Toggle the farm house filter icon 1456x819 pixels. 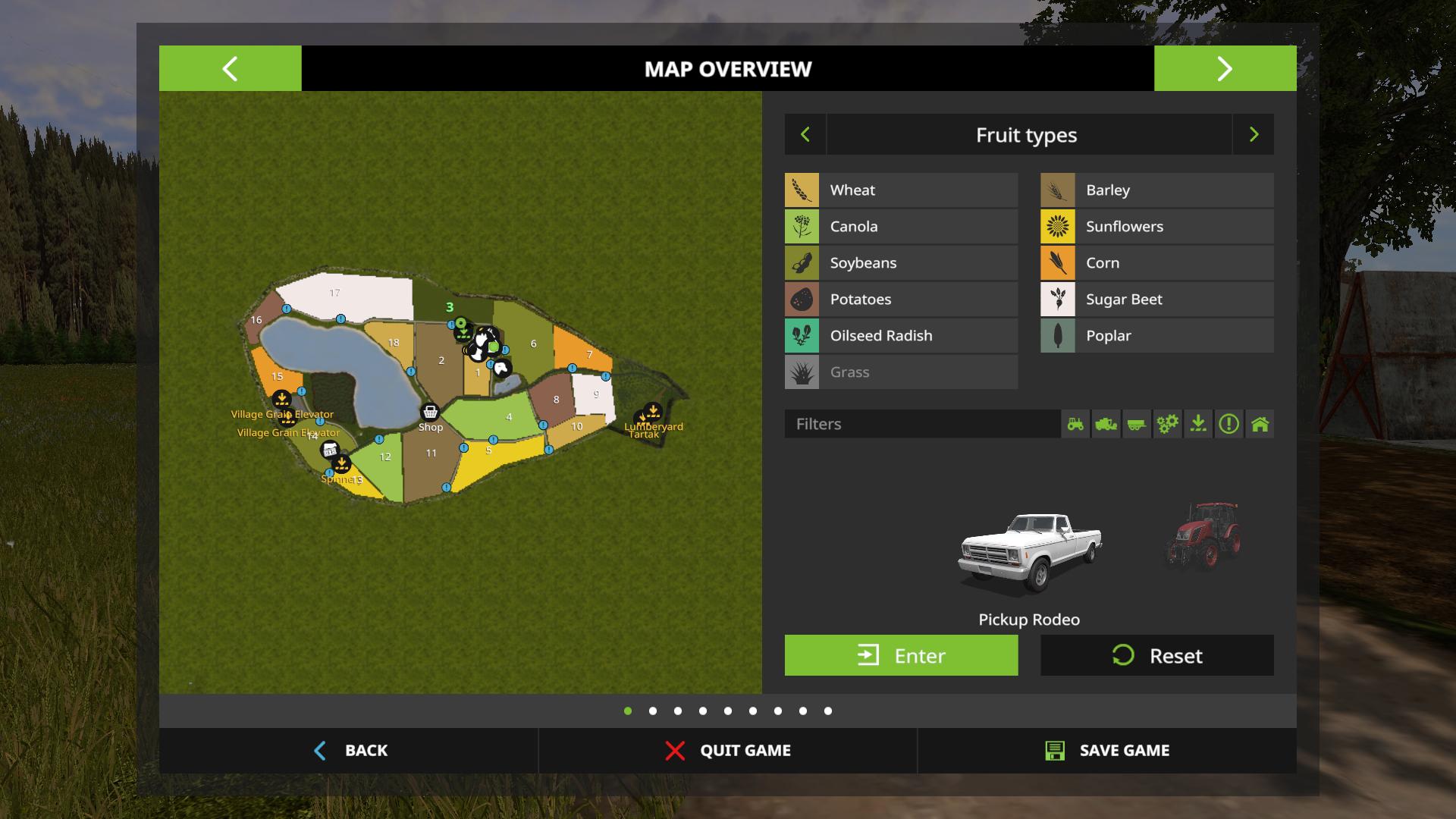coord(1260,424)
